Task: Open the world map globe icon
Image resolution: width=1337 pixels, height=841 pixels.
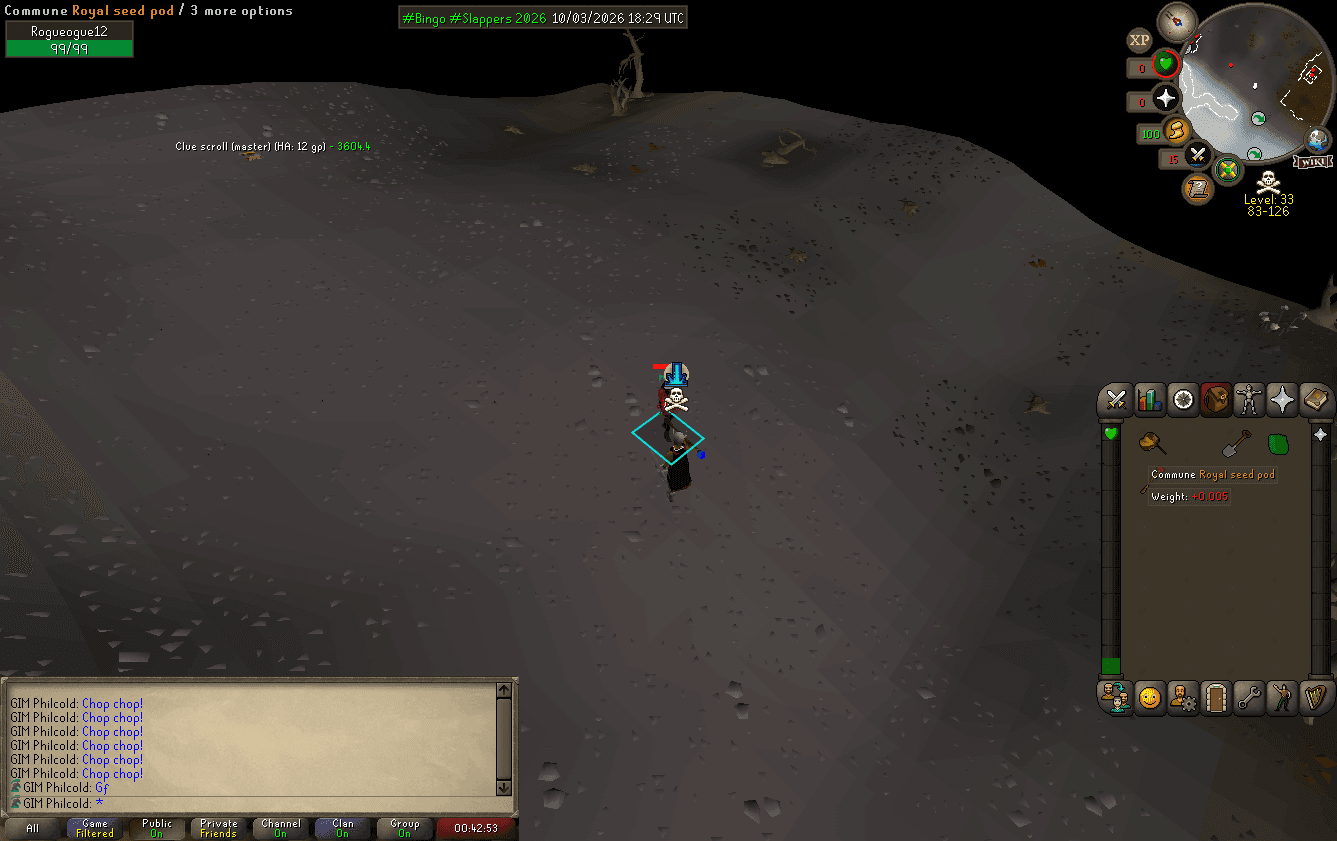Action: (x=1319, y=139)
